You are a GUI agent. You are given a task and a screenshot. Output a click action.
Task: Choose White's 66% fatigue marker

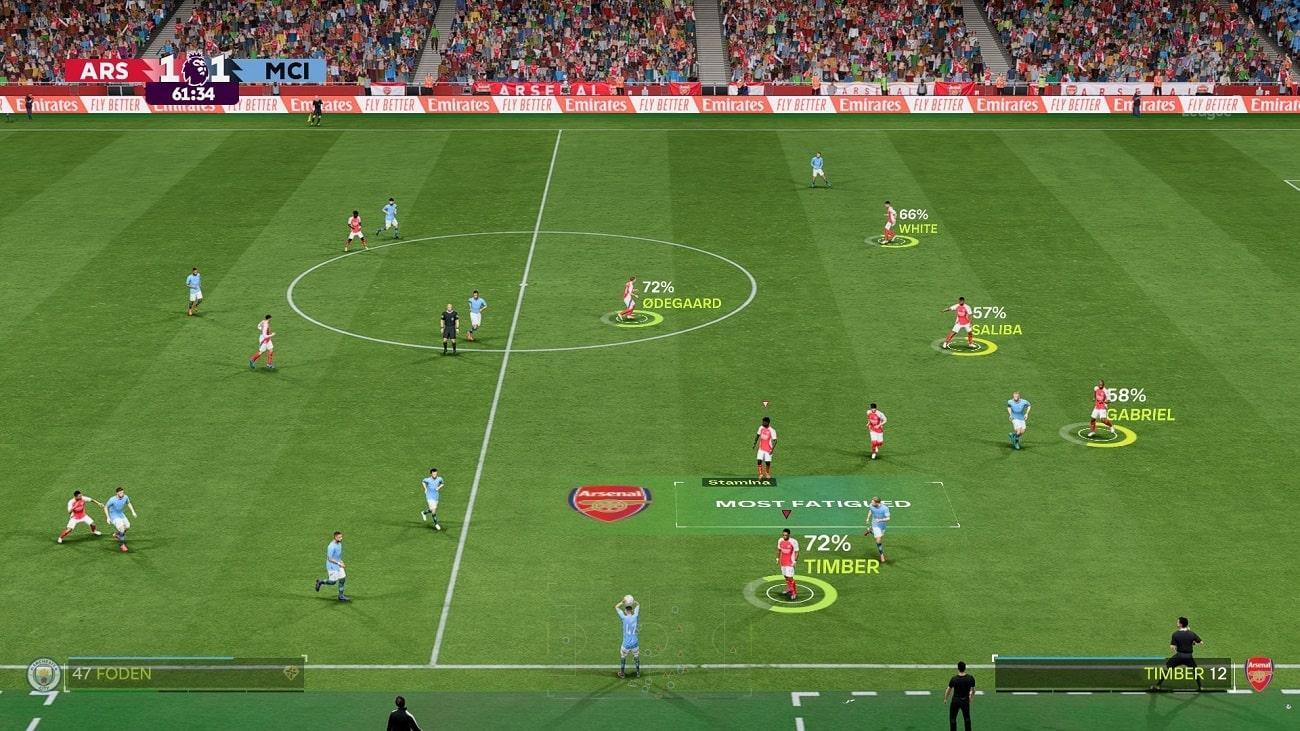pos(891,241)
